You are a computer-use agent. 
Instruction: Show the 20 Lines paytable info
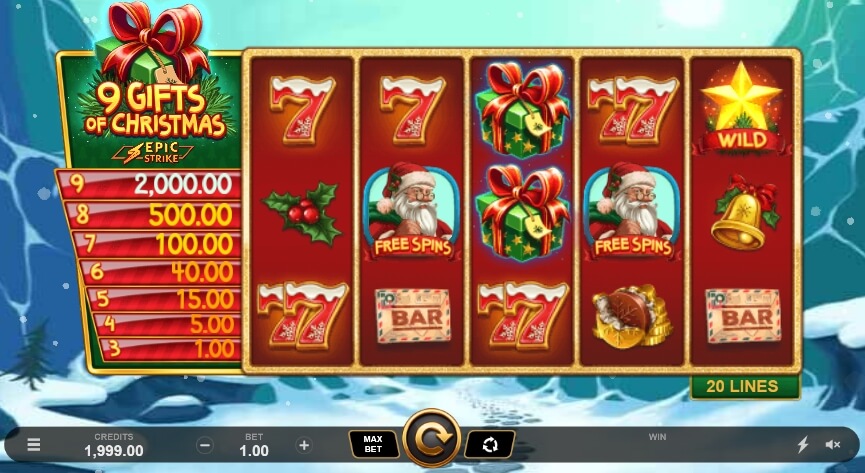pos(745,388)
